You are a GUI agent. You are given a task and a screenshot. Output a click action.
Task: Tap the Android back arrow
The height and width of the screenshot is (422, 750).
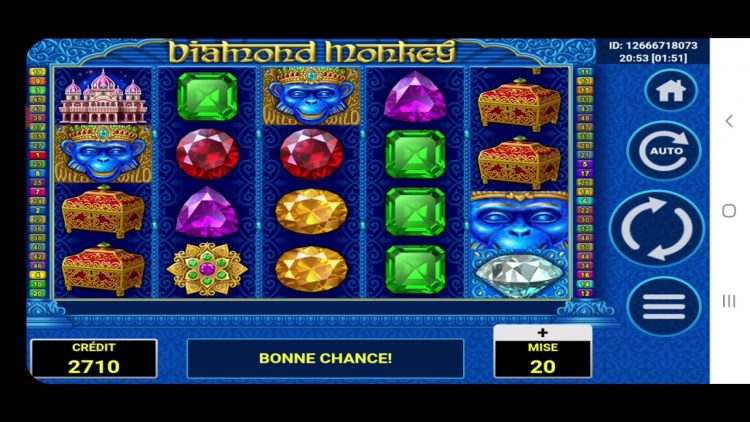729,120
